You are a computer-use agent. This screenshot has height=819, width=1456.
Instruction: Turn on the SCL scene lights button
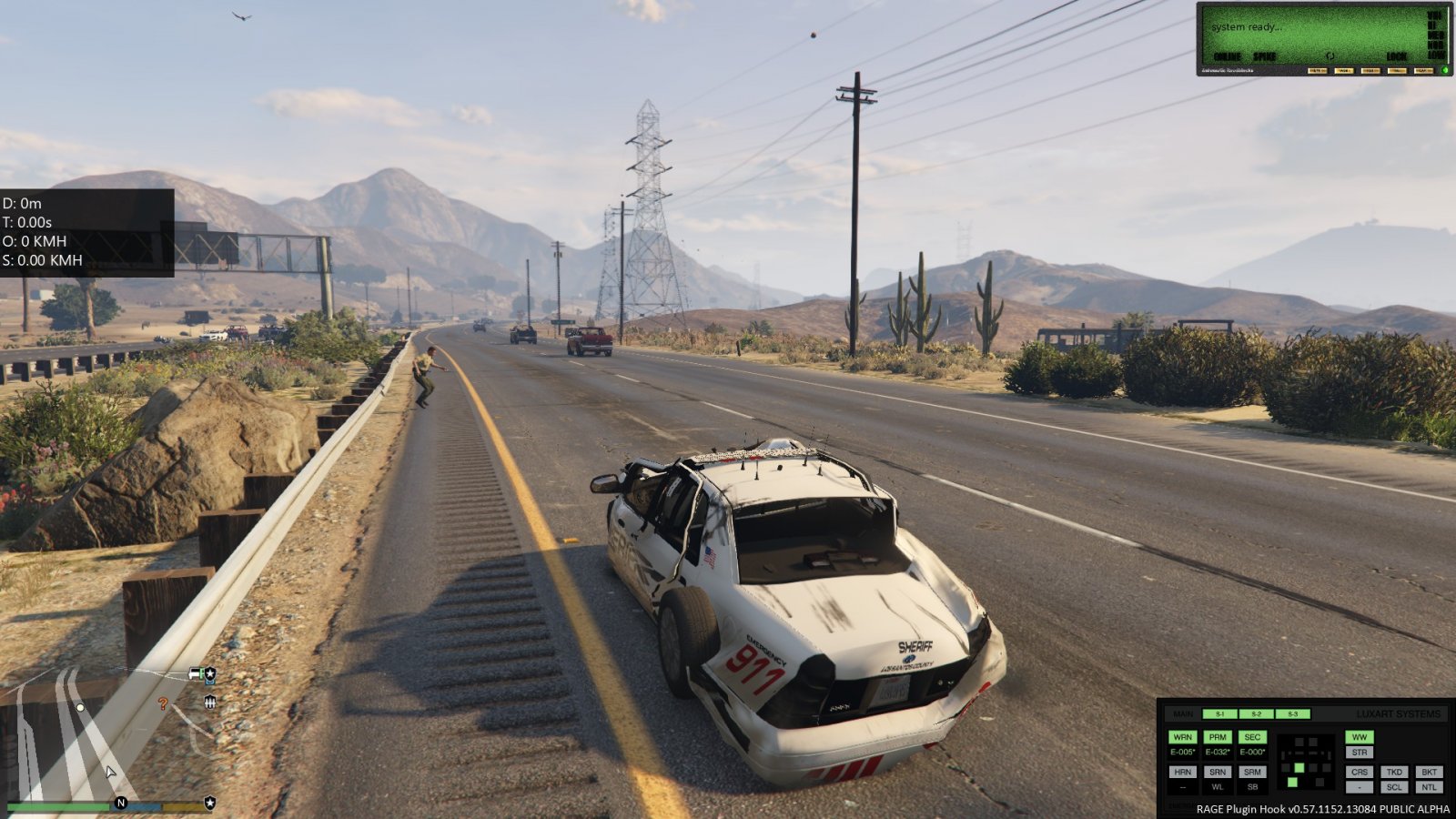pos(1394,787)
